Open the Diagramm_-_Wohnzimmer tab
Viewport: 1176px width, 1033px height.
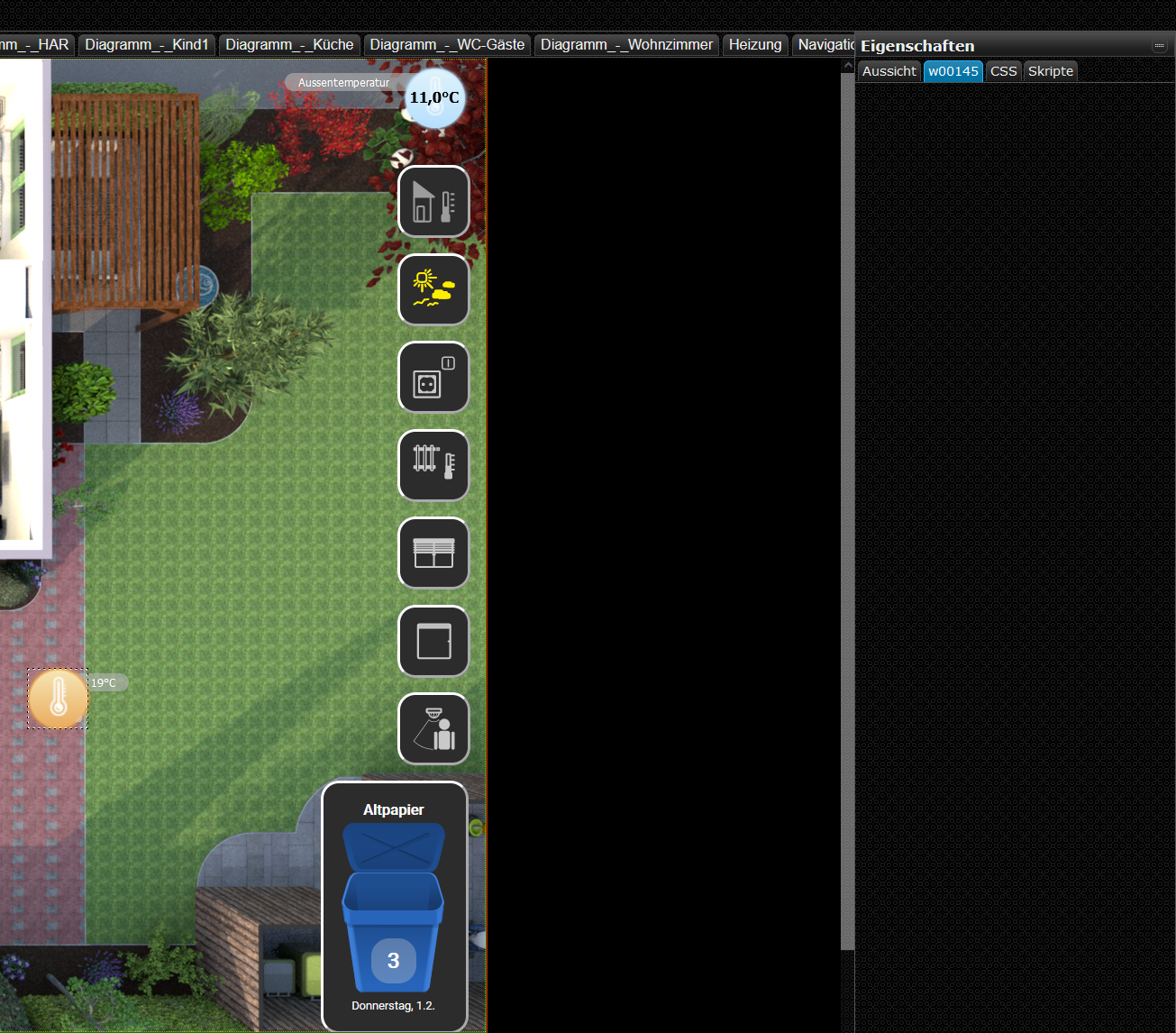pyautogui.click(x=626, y=44)
